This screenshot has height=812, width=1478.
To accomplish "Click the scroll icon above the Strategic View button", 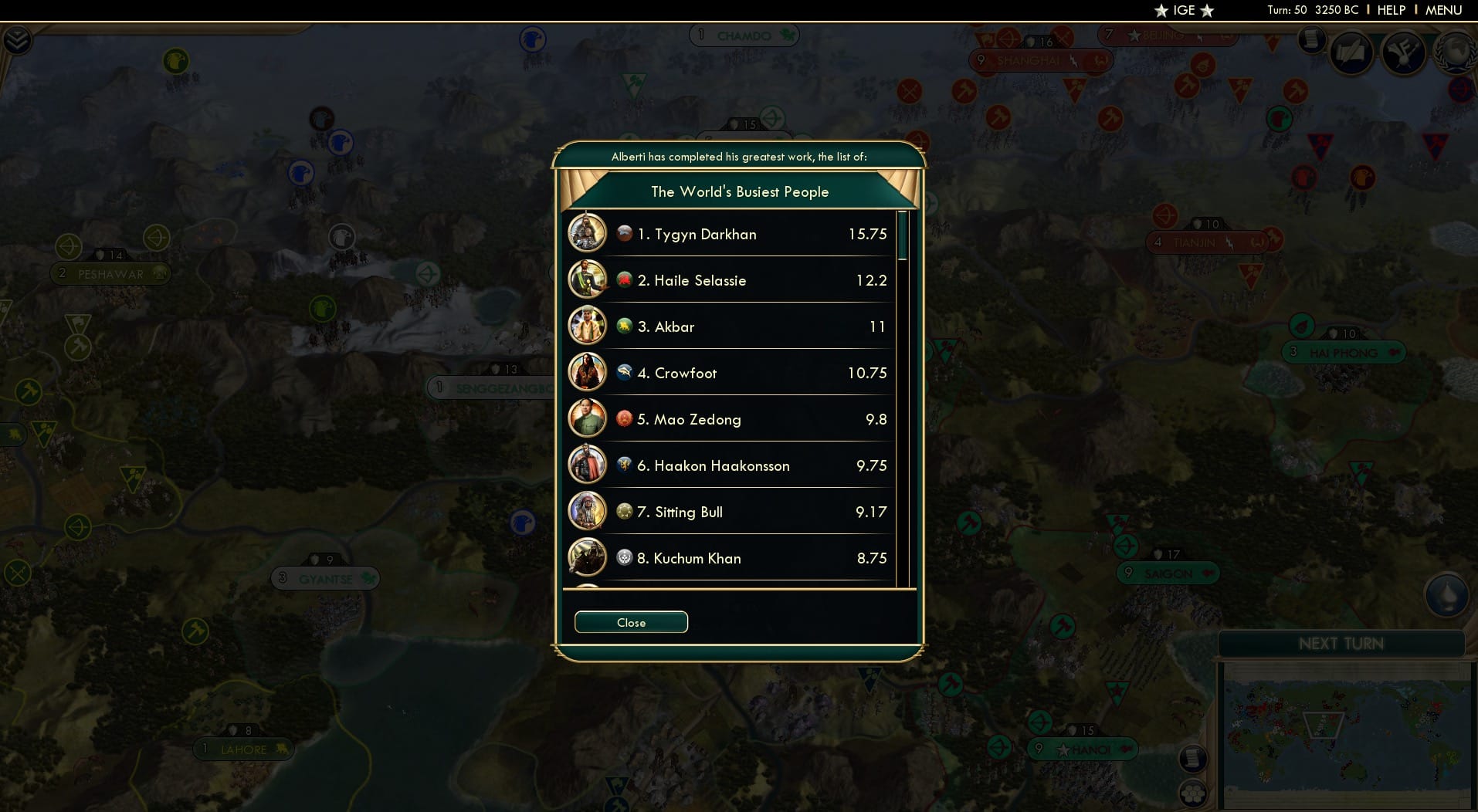I will 1194,759.
